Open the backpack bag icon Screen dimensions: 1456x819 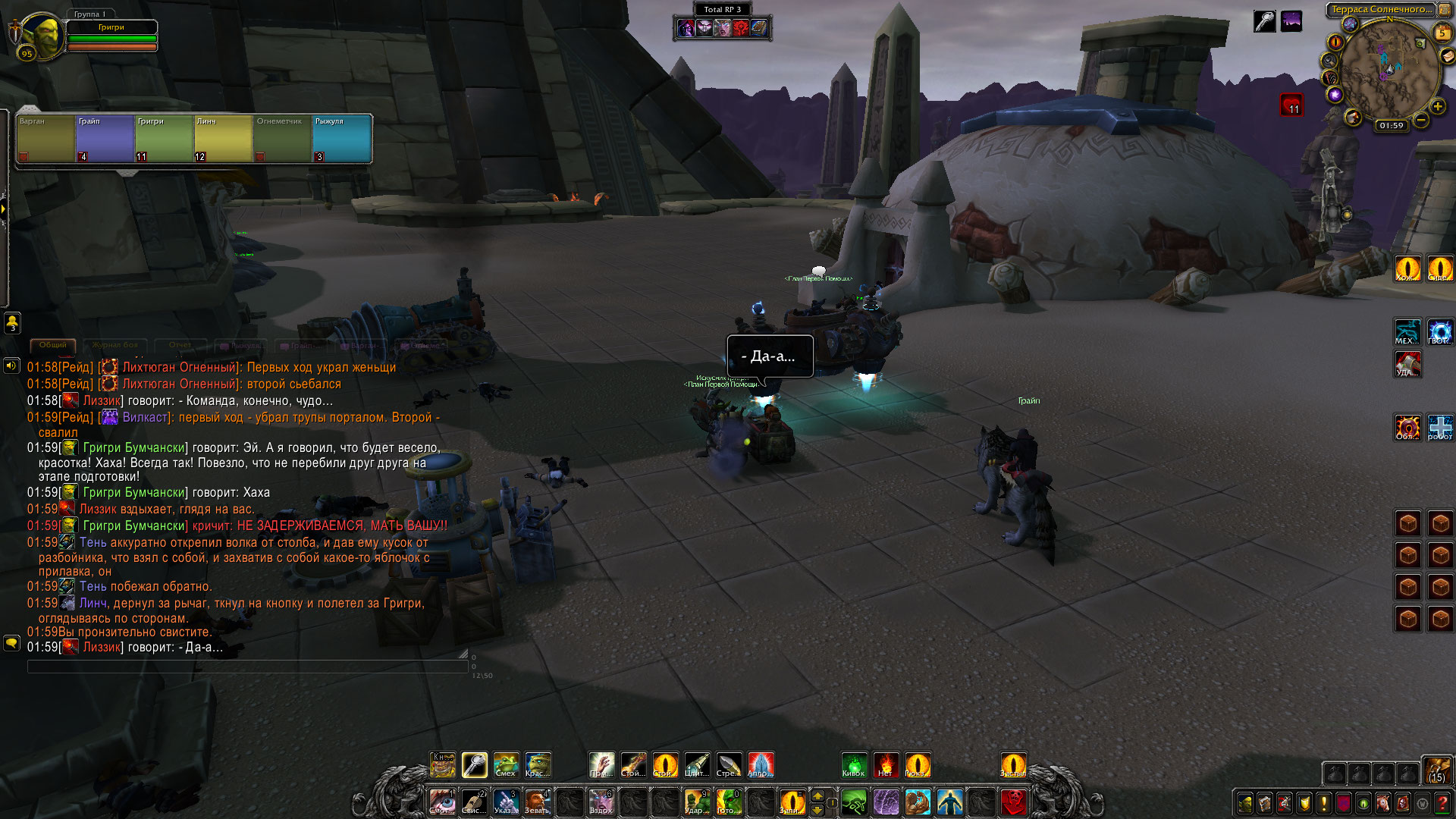coord(1436,770)
